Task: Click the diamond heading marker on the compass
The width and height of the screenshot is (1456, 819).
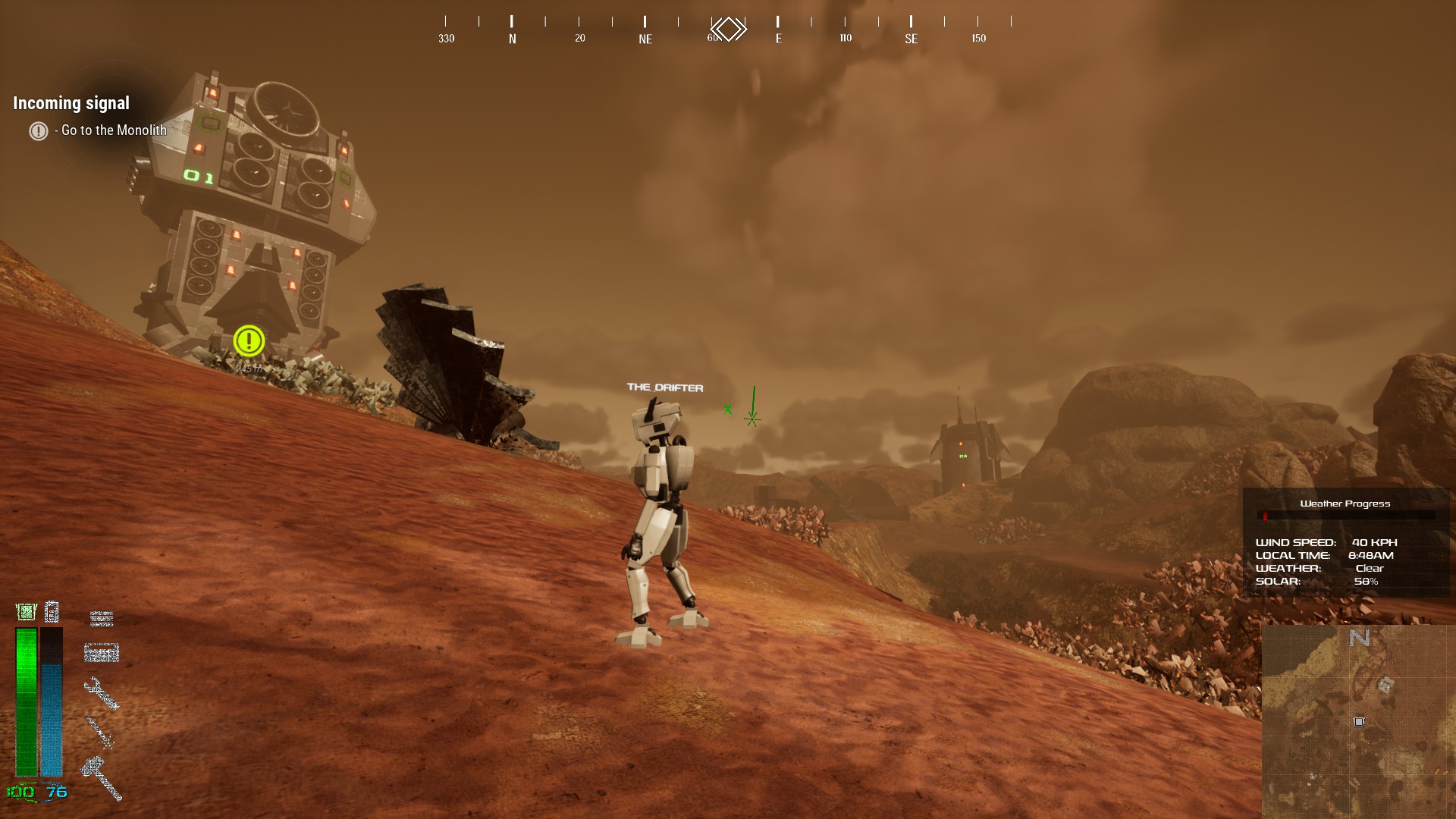Action: 729,30
